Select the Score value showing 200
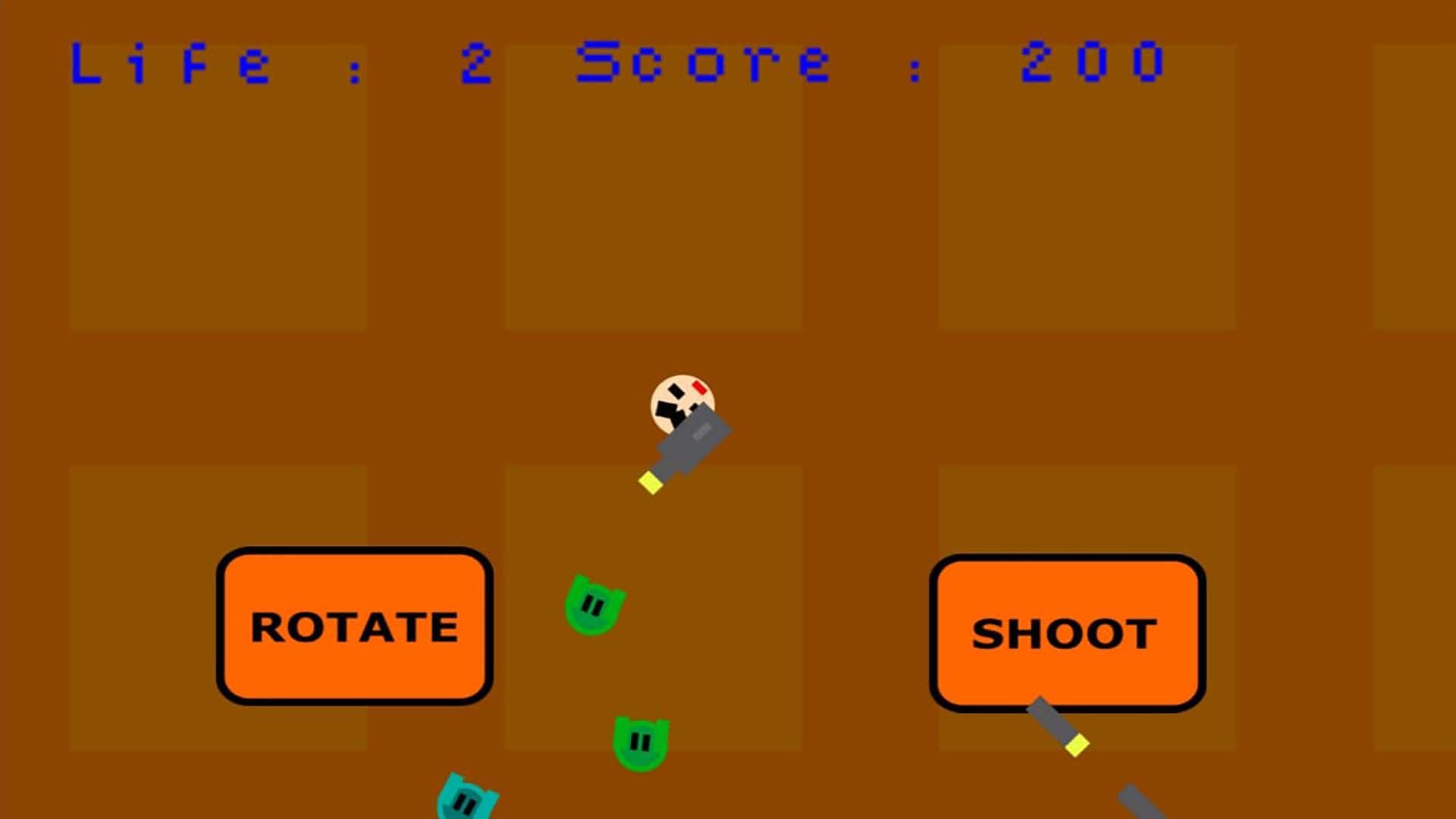The height and width of the screenshot is (819, 1456). pyautogui.click(x=1092, y=64)
